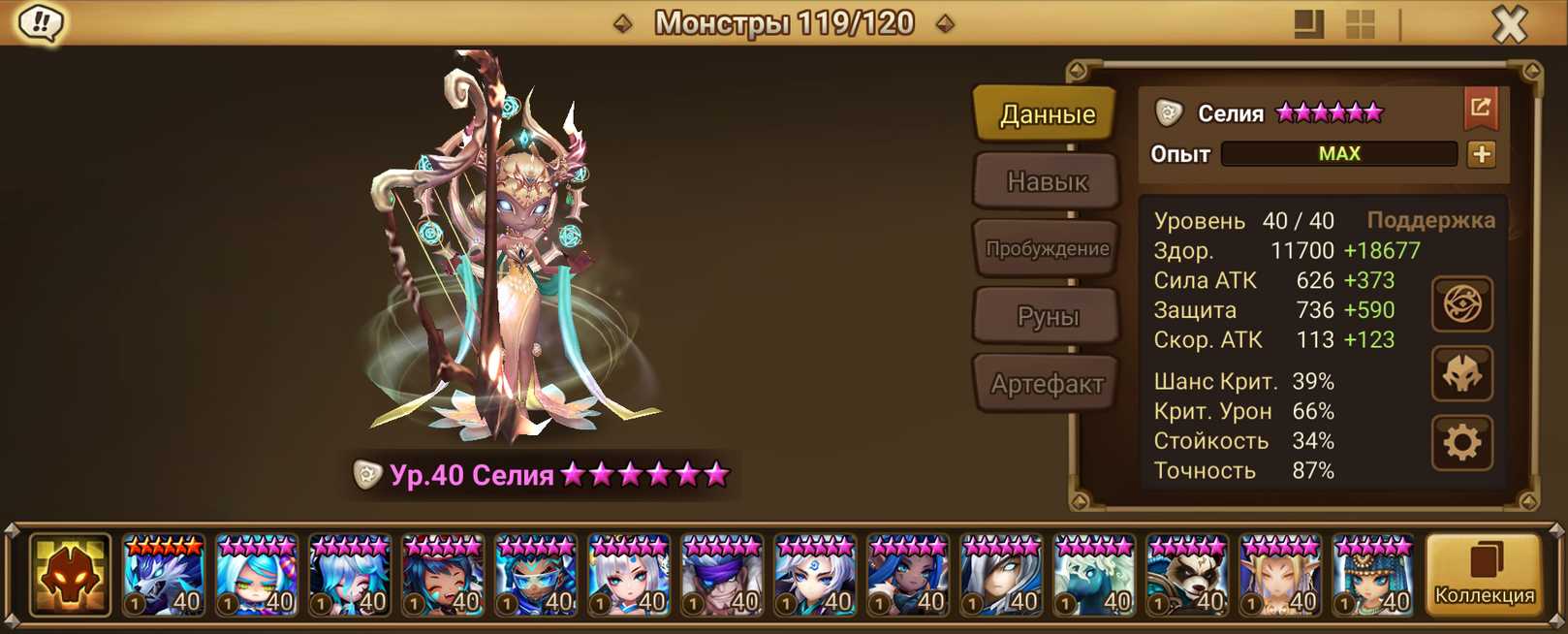The image size is (1568, 634).
Task: Select the panda warrior monster thumbnail
Action: (1187, 576)
